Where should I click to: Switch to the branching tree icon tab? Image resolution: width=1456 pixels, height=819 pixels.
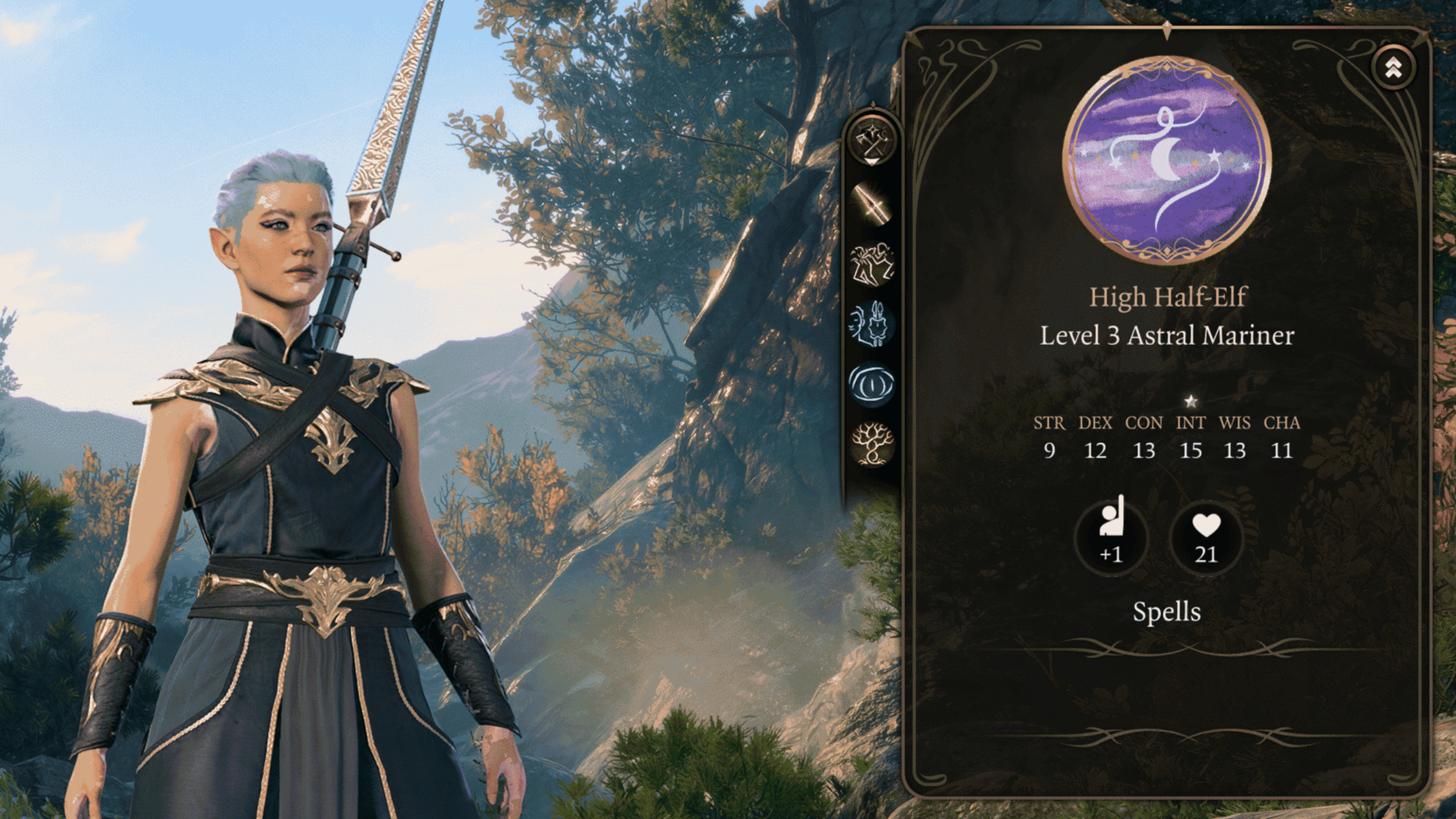point(872,443)
